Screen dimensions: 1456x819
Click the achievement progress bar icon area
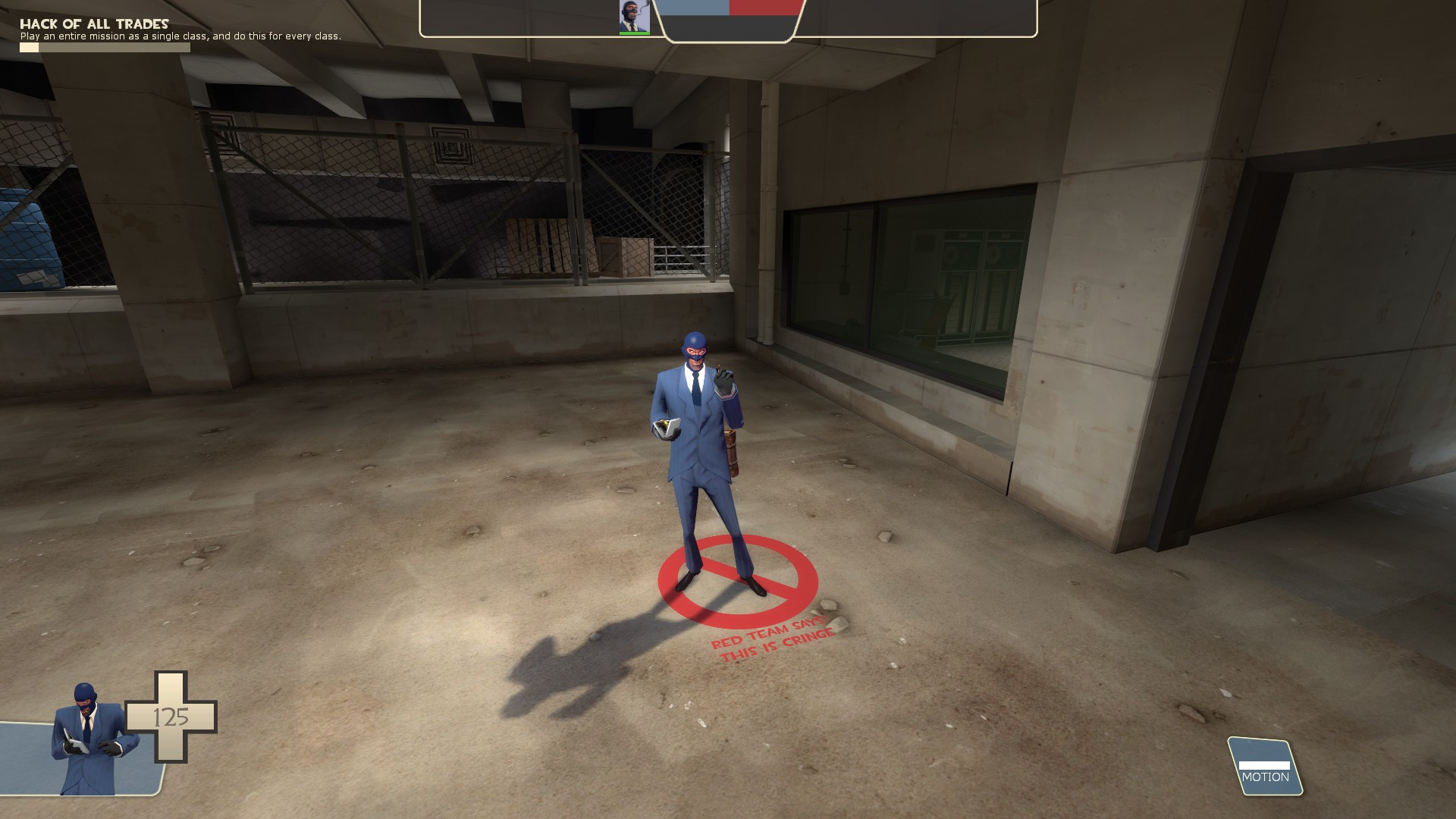point(29,45)
